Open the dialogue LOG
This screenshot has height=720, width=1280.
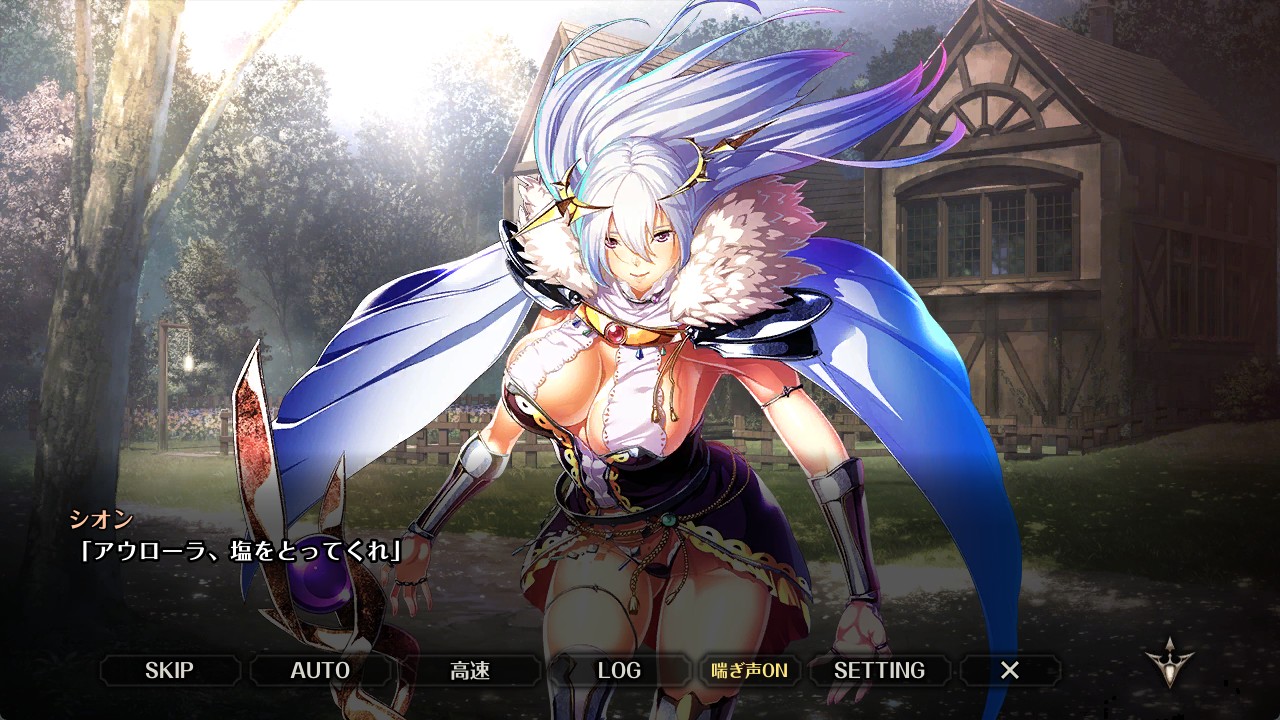click(619, 670)
